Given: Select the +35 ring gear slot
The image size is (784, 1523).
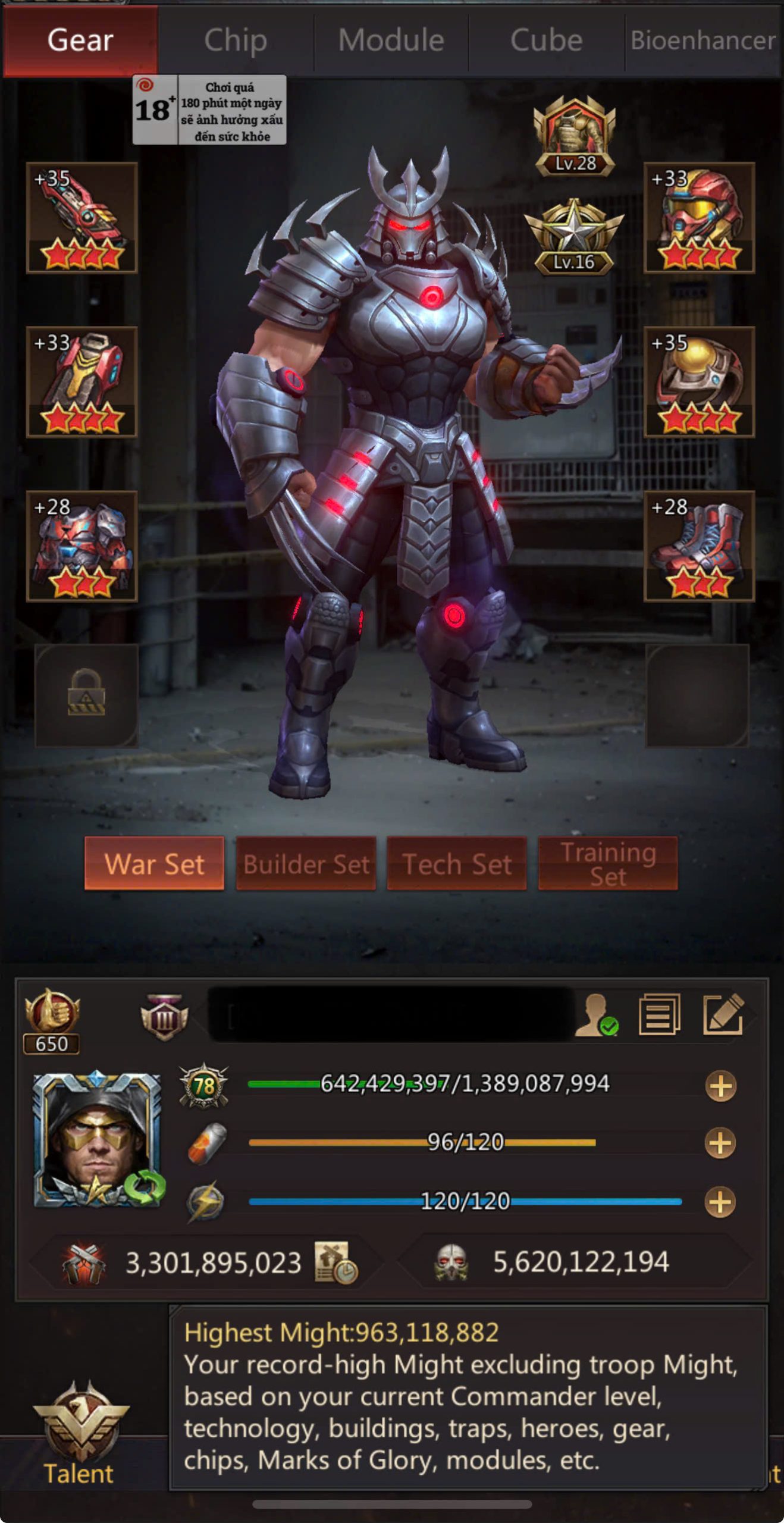Looking at the screenshot, I should point(699,382).
